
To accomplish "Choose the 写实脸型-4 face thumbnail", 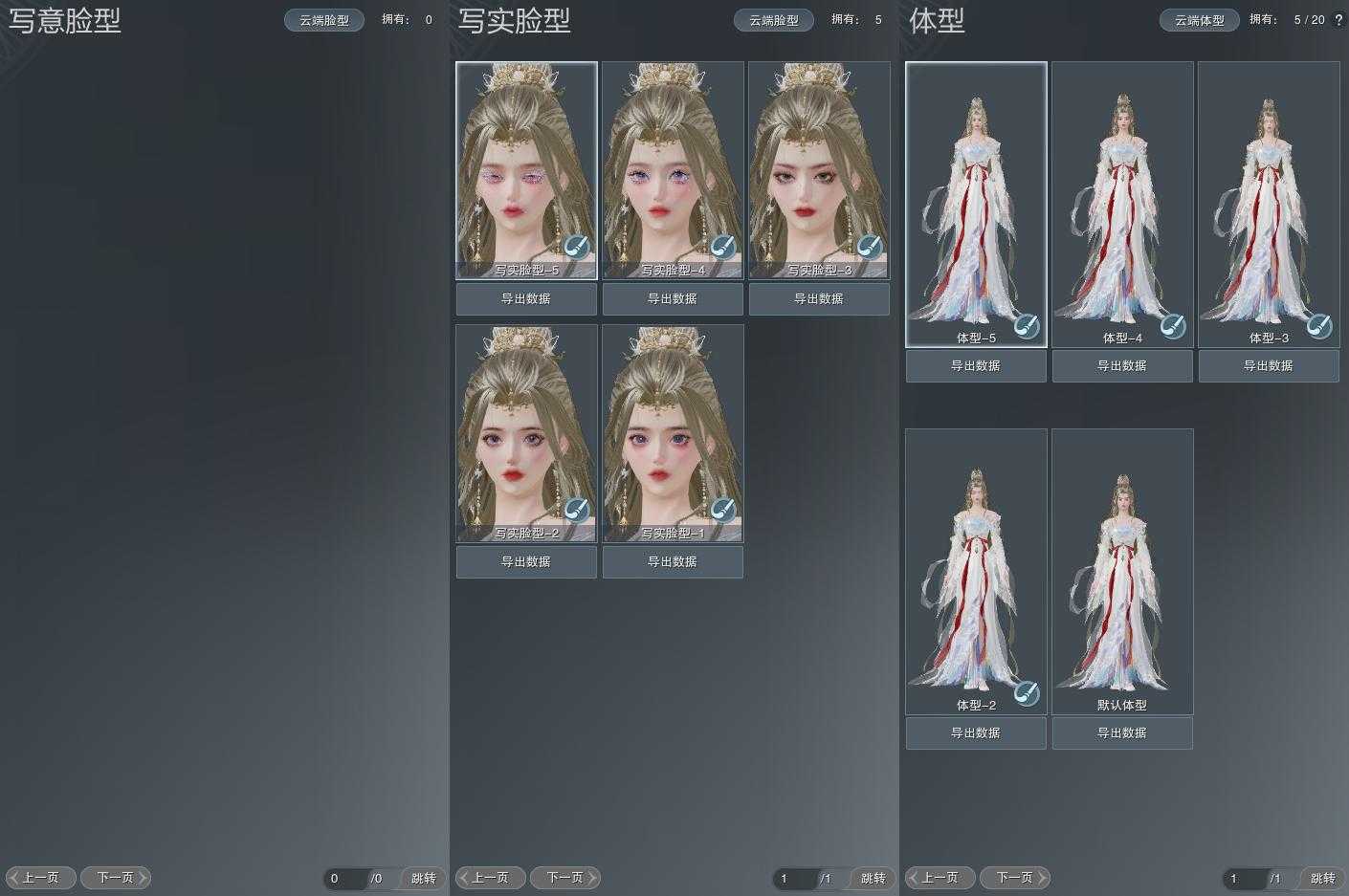I will pos(673,170).
